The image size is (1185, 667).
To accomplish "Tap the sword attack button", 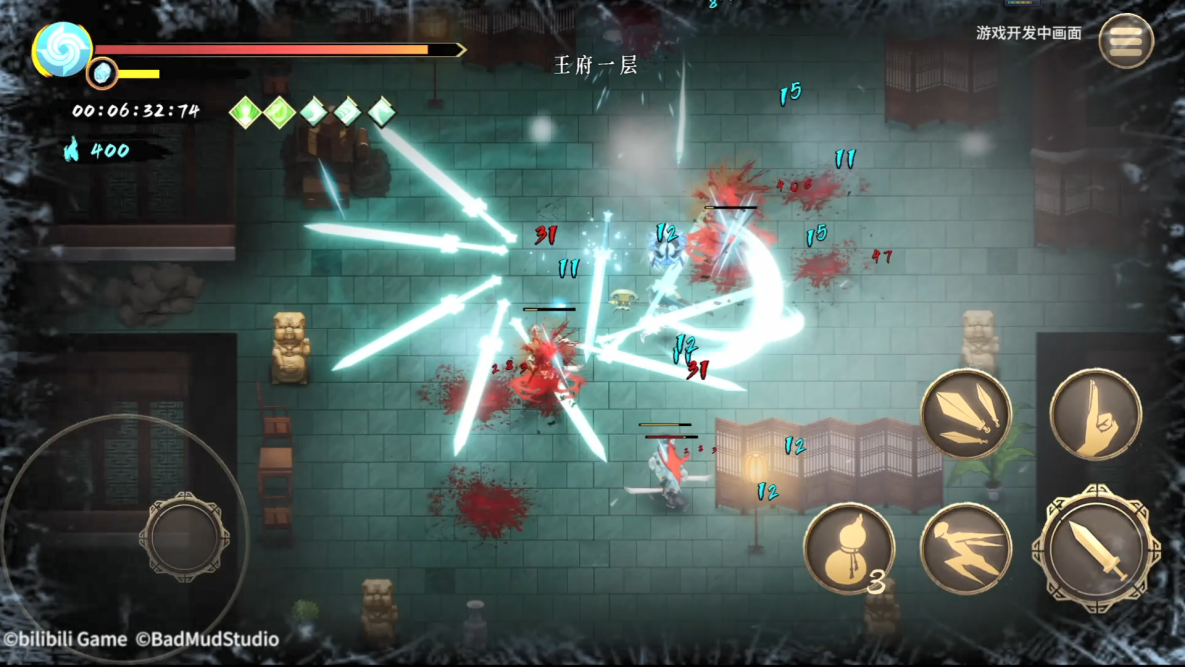I will point(1096,547).
